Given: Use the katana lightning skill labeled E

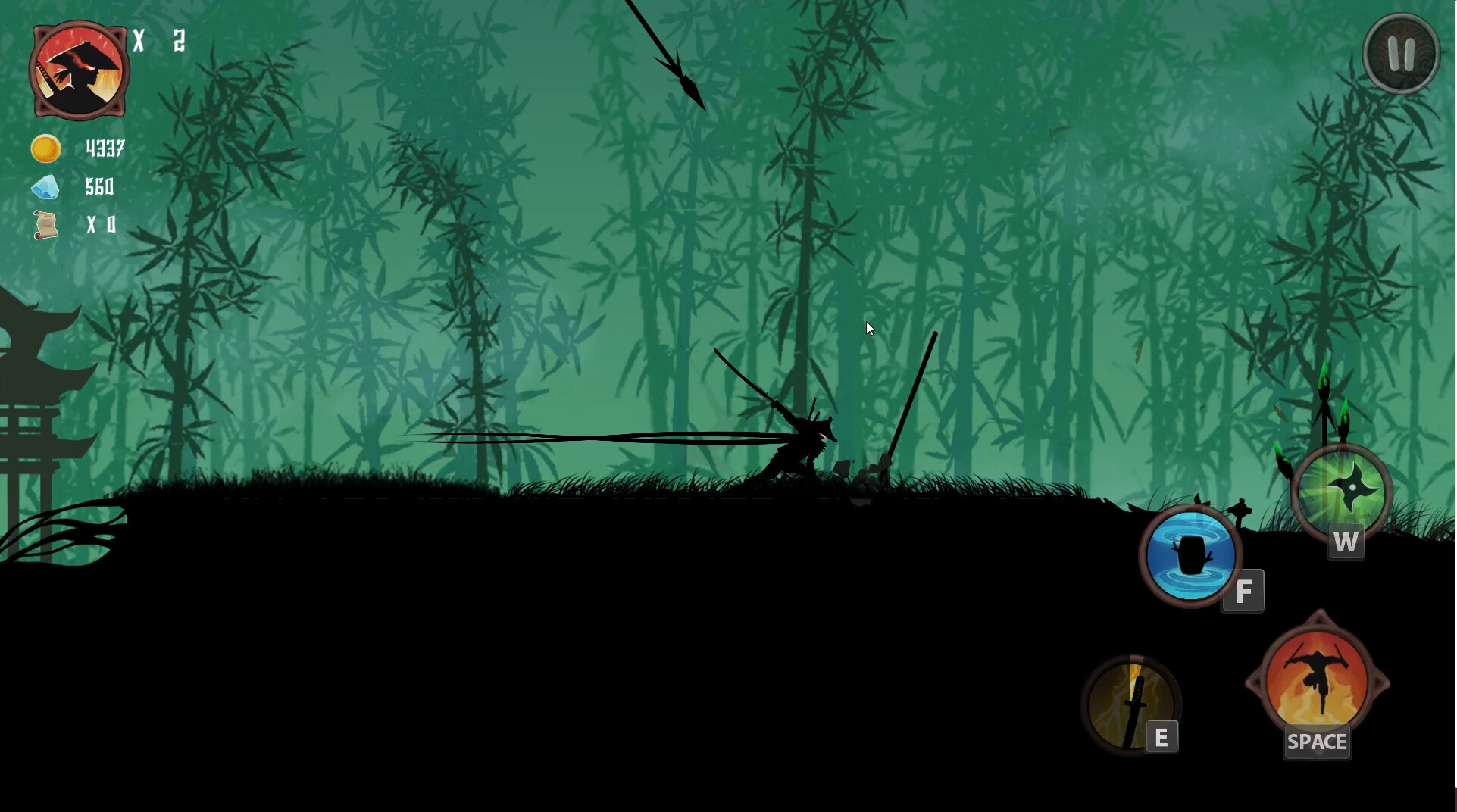Looking at the screenshot, I should coord(1132,704).
